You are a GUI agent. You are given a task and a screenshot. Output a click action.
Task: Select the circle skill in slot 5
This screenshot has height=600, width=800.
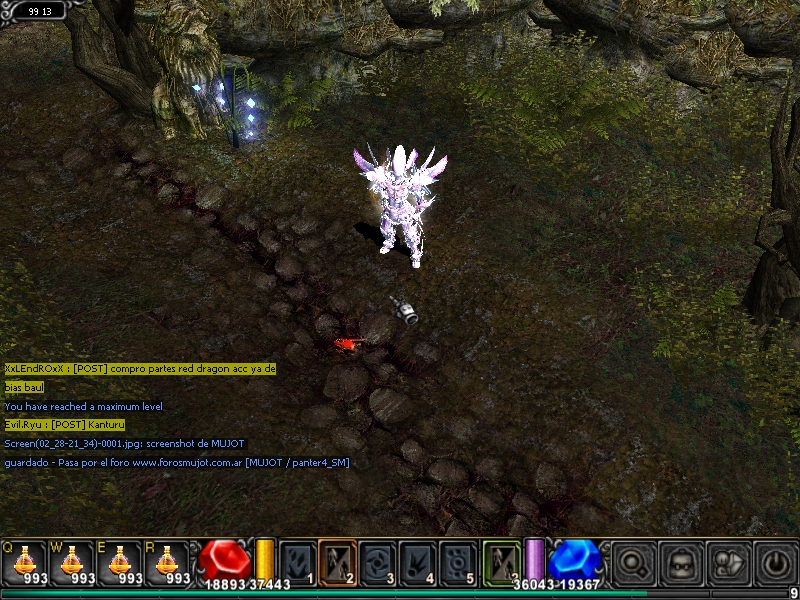click(x=459, y=561)
